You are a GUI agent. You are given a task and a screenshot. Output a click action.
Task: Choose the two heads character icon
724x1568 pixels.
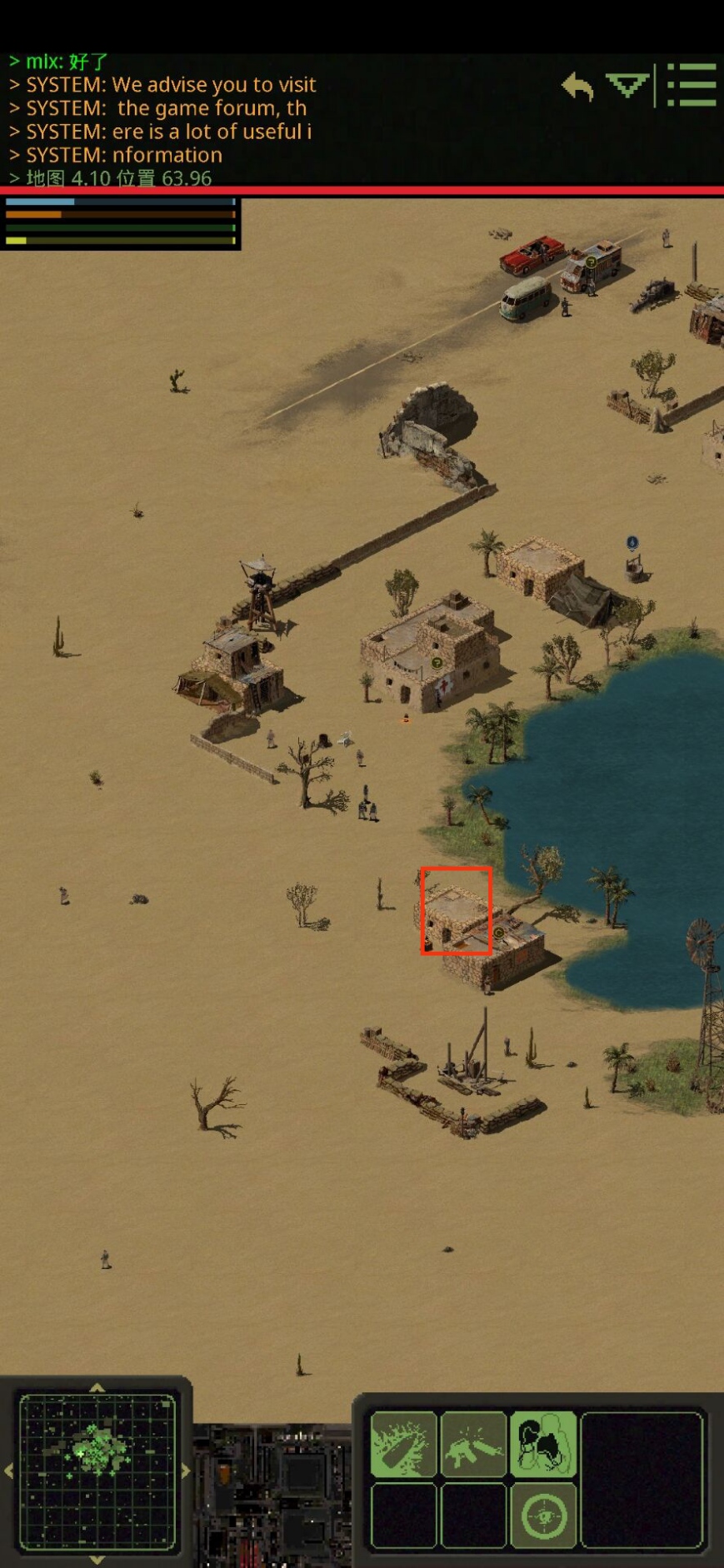(543, 1444)
